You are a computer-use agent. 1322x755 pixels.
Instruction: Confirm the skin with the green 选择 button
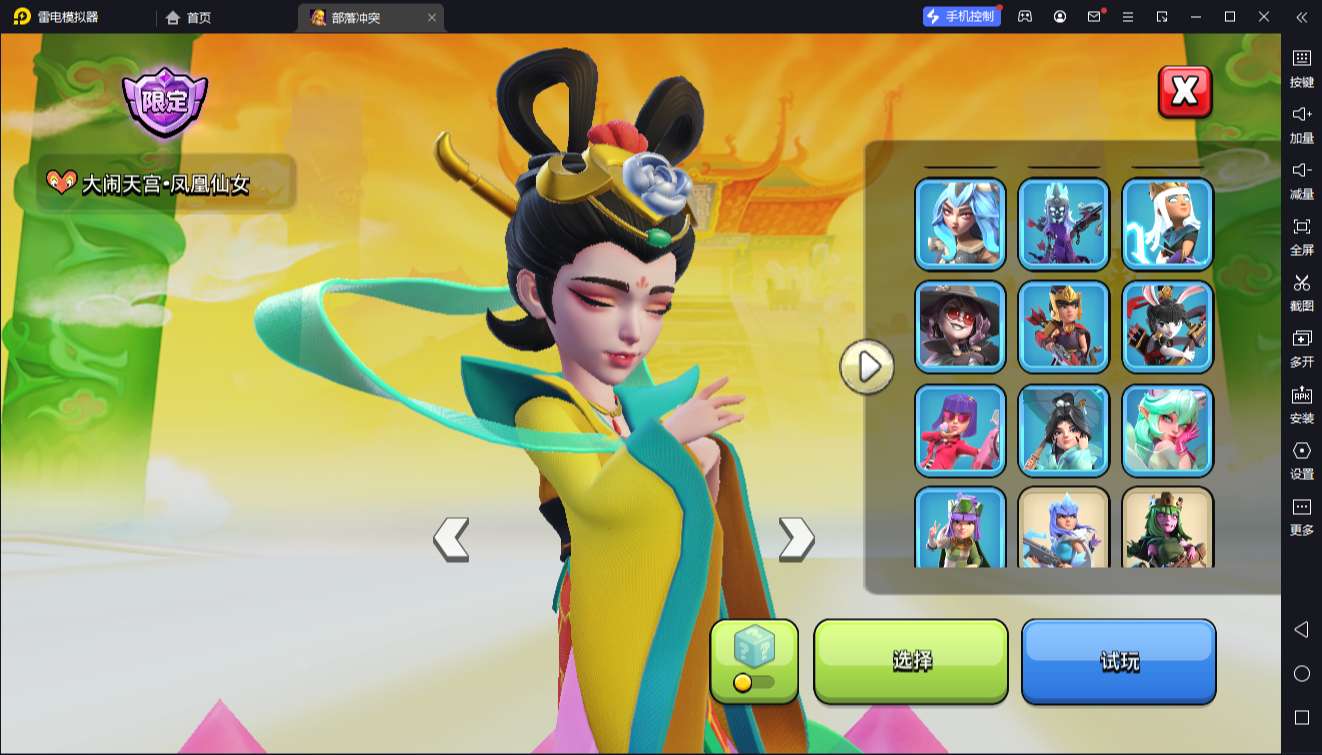click(911, 661)
